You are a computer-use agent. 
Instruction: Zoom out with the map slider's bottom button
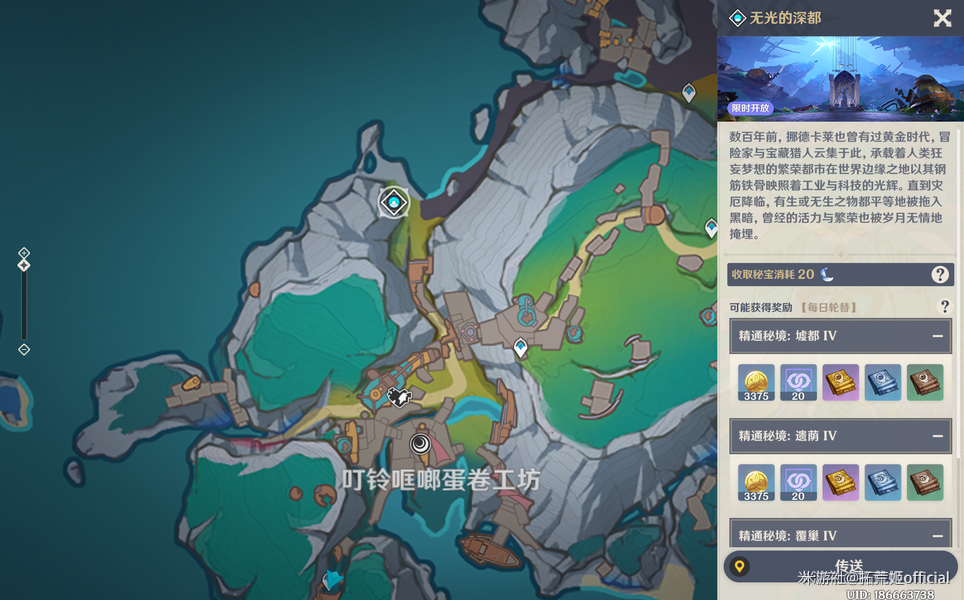point(24,349)
